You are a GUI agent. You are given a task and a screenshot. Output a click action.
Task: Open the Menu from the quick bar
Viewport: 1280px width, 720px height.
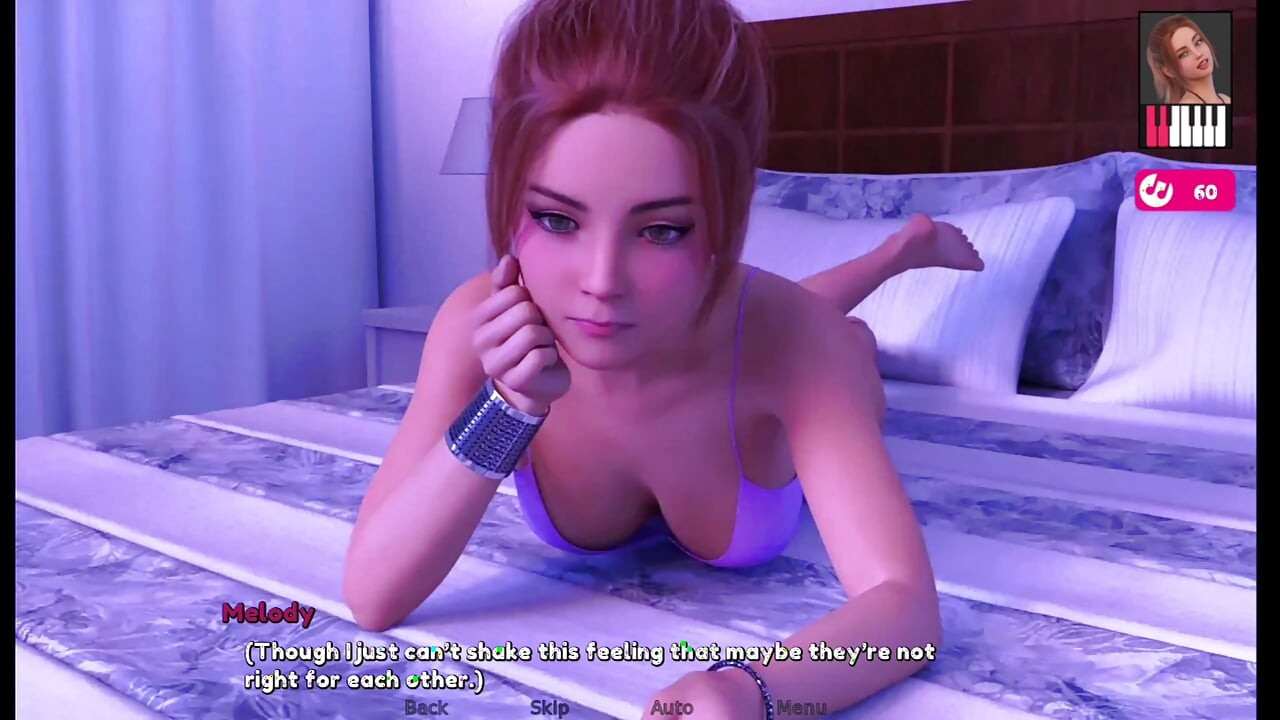tap(793, 707)
